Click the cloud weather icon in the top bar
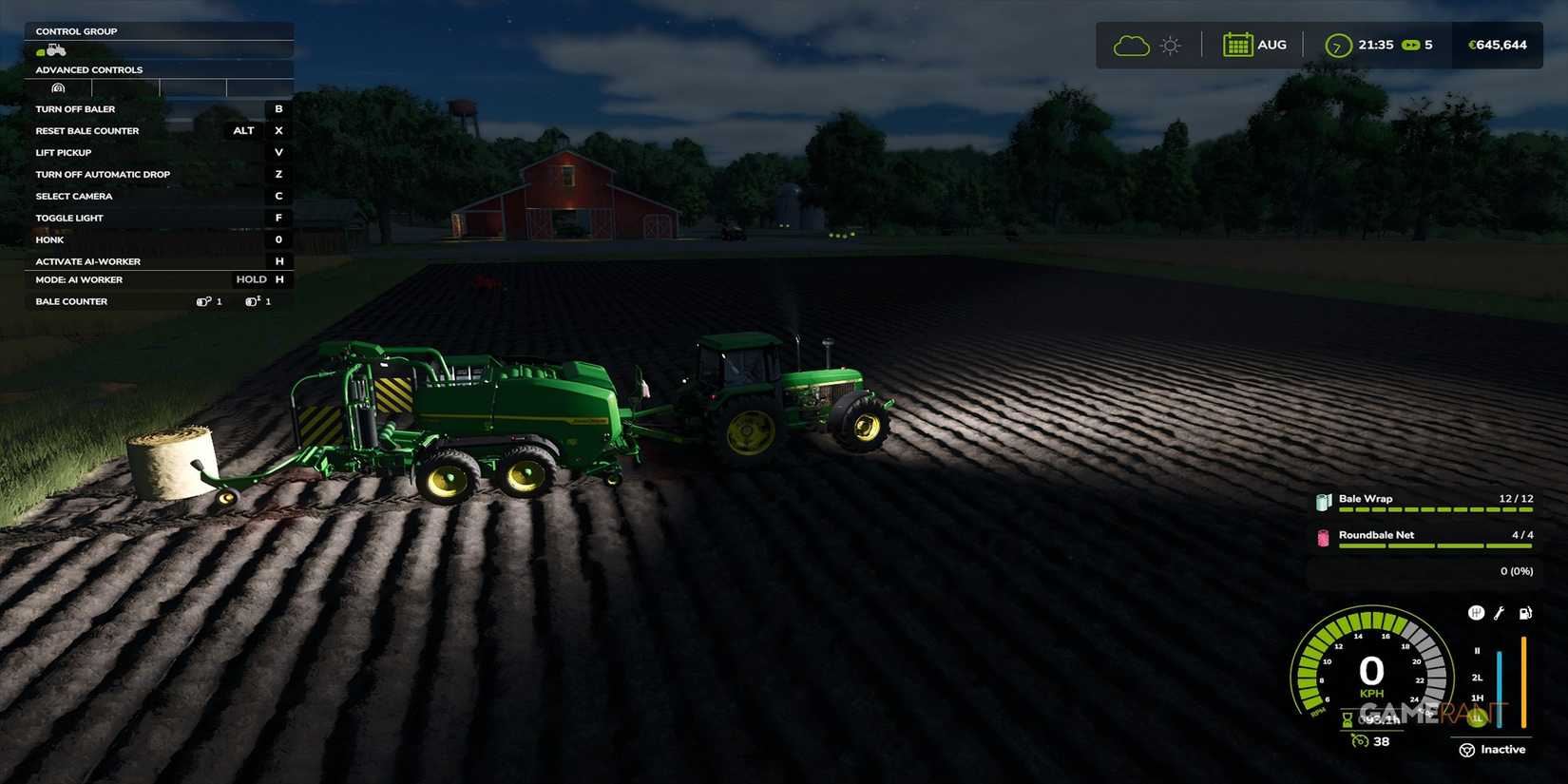Image resolution: width=1568 pixels, height=784 pixels. pyautogui.click(x=1130, y=44)
